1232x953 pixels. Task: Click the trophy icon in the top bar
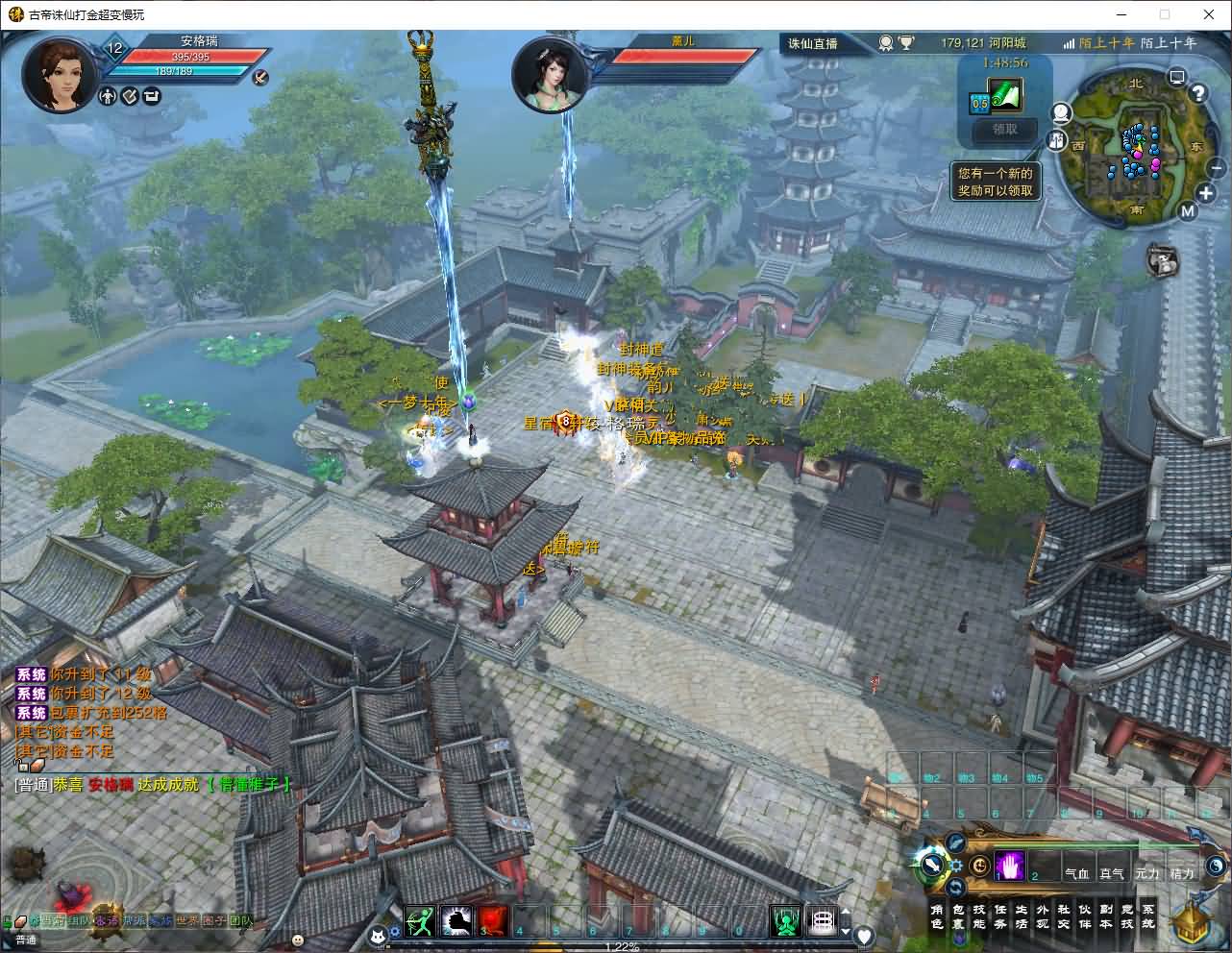click(x=907, y=42)
